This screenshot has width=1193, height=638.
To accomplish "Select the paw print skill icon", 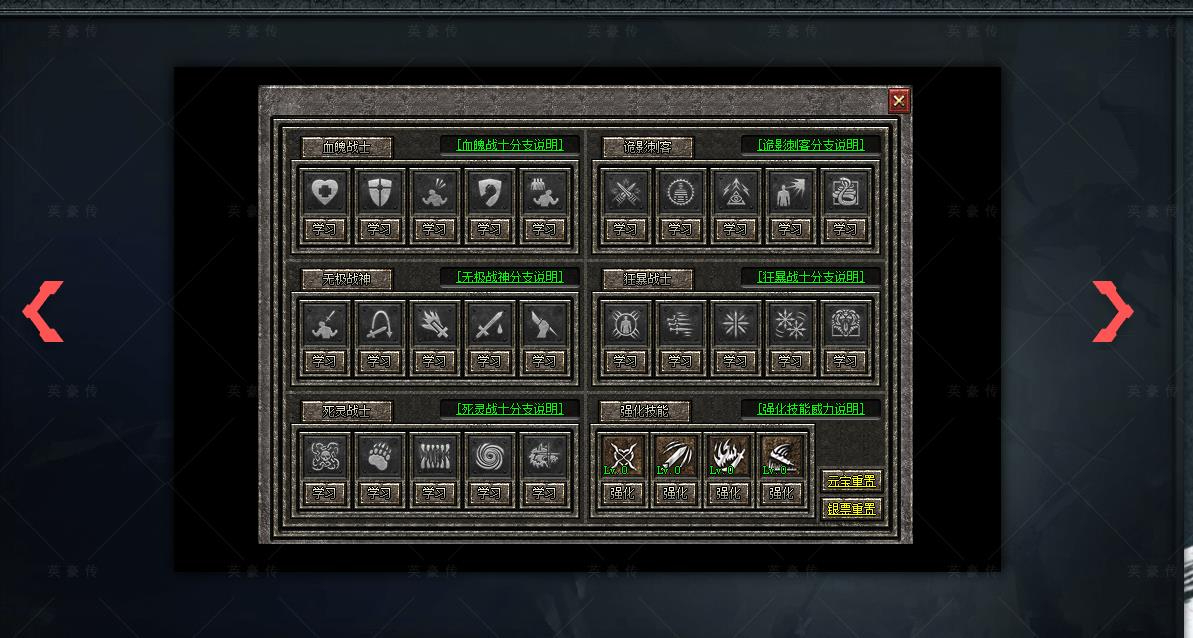I will [379, 456].
